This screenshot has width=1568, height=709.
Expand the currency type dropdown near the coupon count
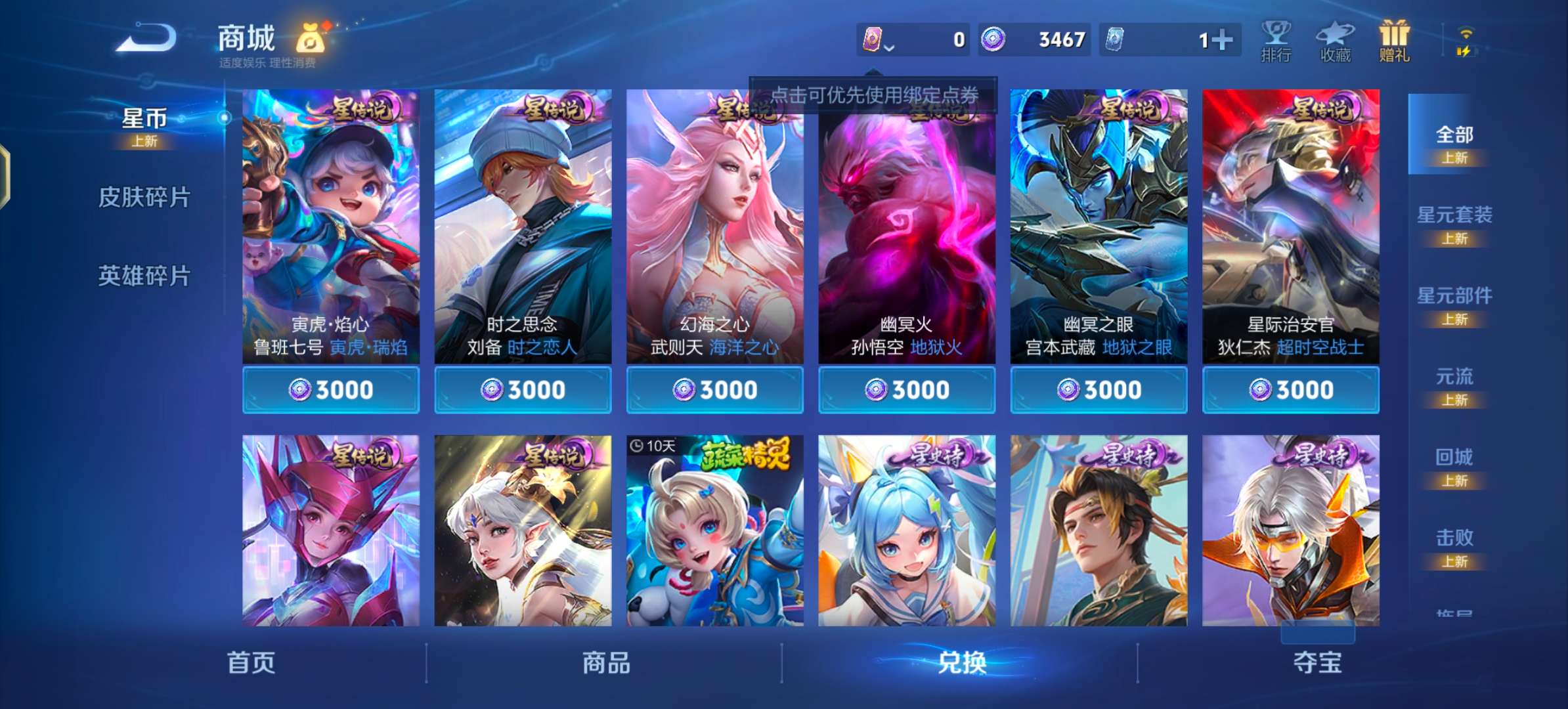tap(890, 47)
